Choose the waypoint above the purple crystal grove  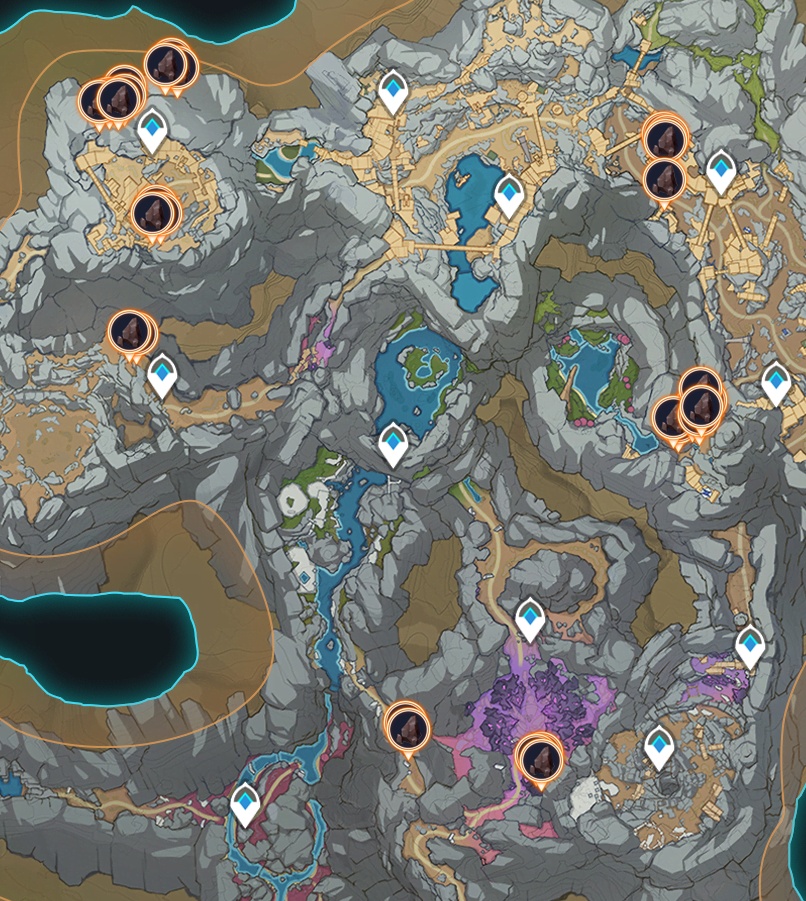click(x=530, y=619)
